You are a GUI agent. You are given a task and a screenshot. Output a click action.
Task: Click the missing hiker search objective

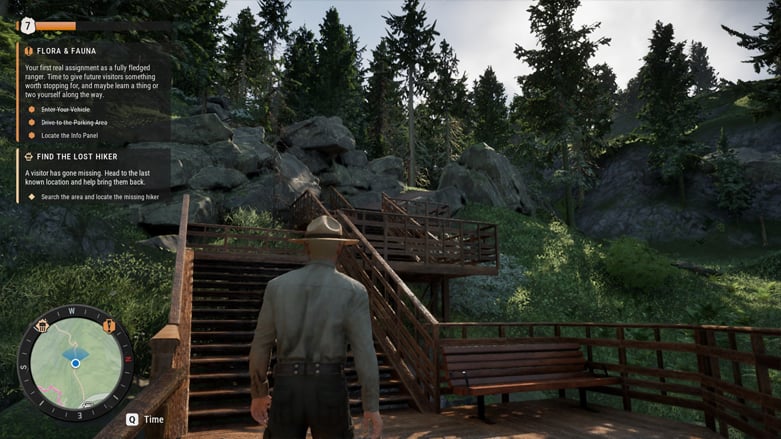point(99,197)
